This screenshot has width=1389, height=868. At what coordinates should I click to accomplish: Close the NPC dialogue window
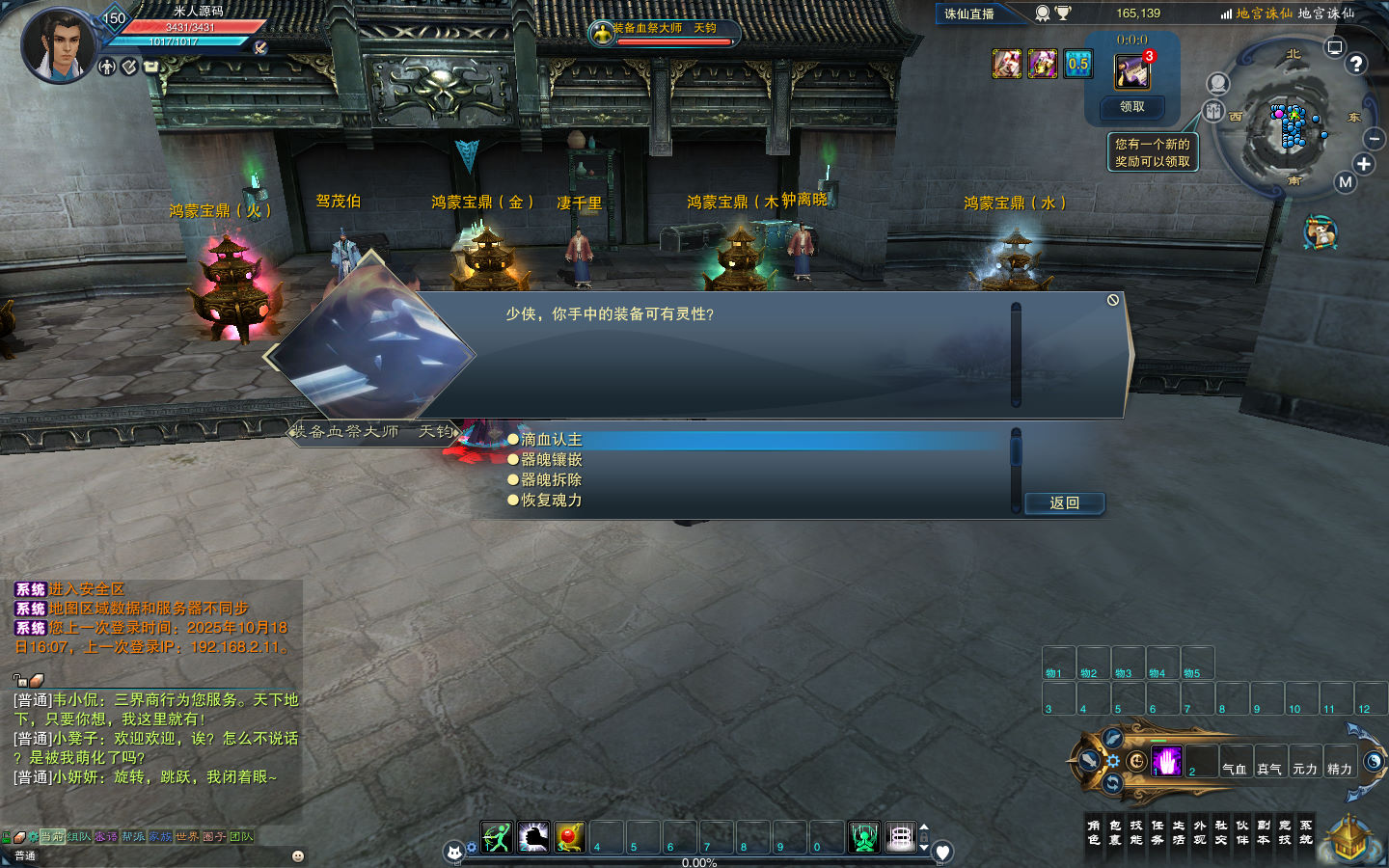[x=1113, y=301]
